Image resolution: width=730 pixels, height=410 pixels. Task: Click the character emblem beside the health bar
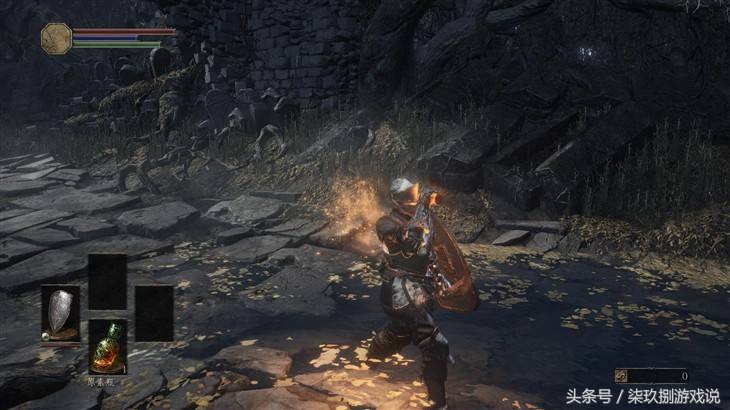click(x=56, y=38)
